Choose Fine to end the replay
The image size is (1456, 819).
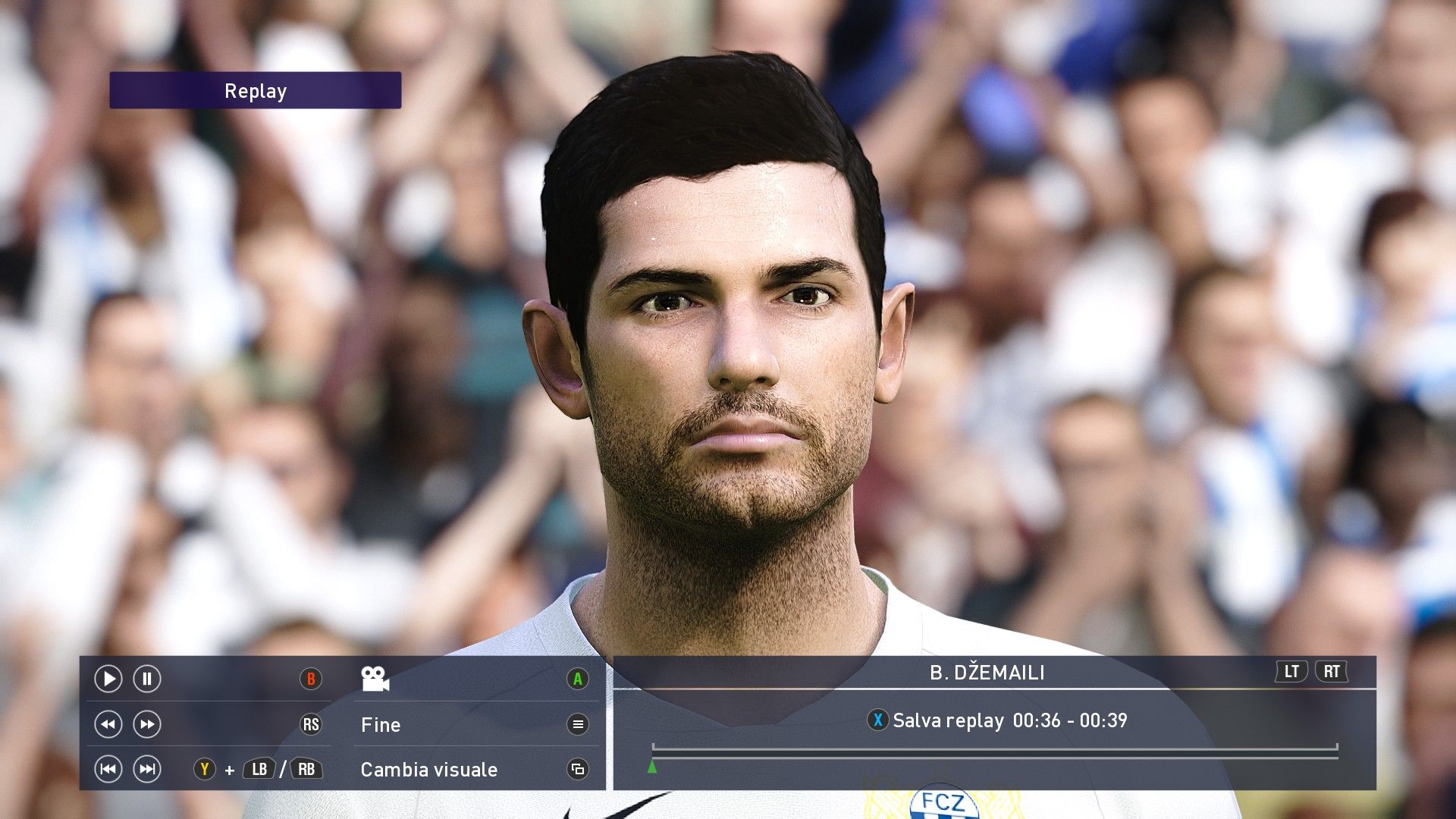[381, 724]
